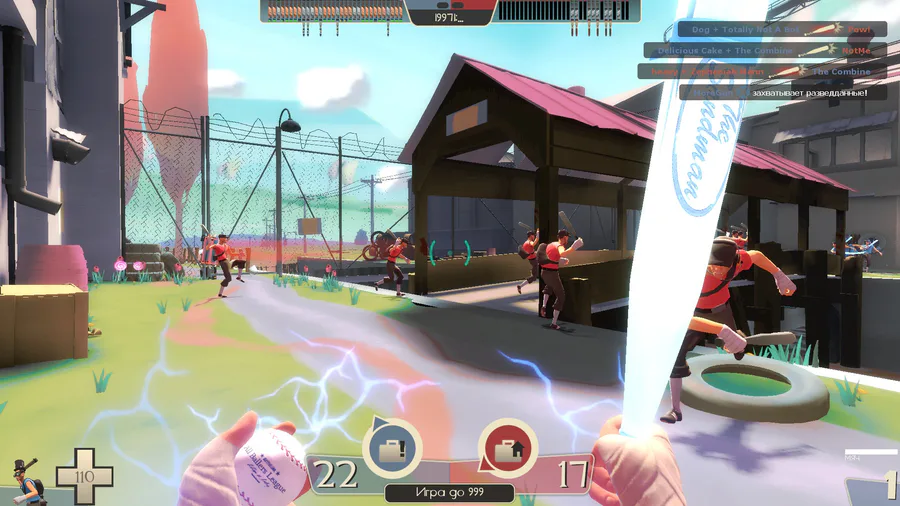The image size is (900, 506).
Task: Click the kill notice with victim 'The Combine'
Action: [762, 71]
